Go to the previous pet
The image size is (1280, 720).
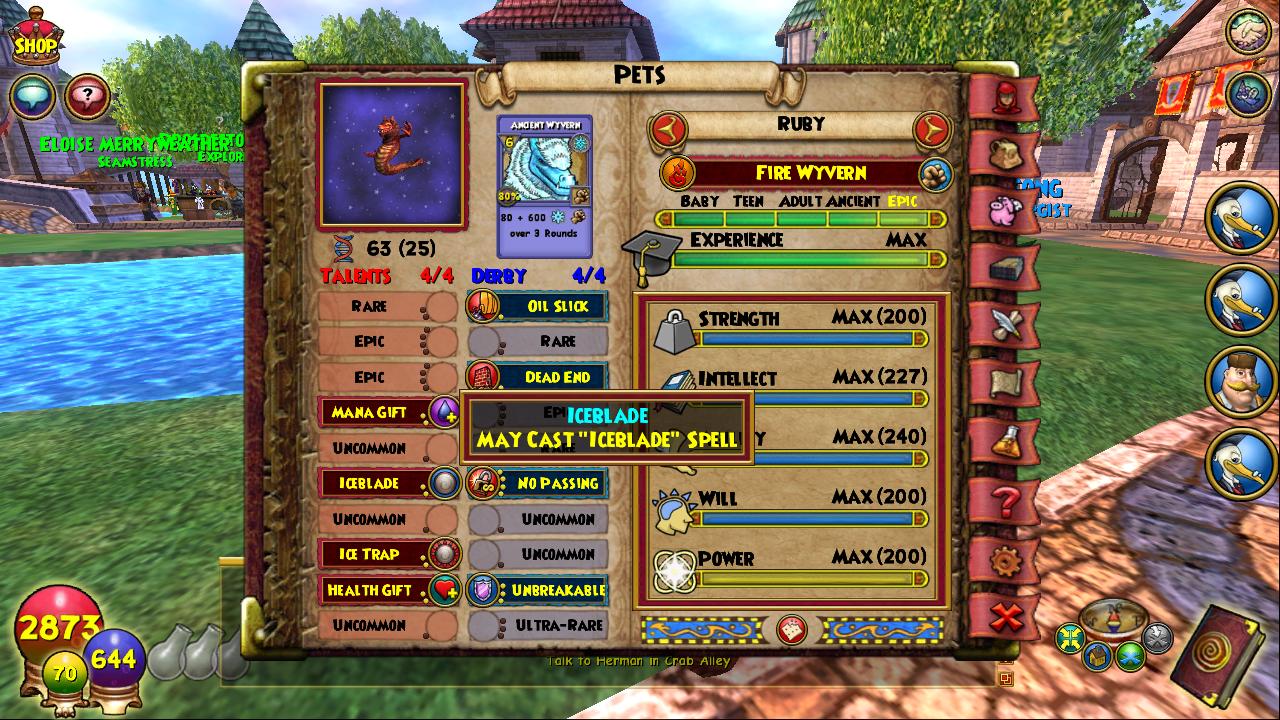click(669, 127)
